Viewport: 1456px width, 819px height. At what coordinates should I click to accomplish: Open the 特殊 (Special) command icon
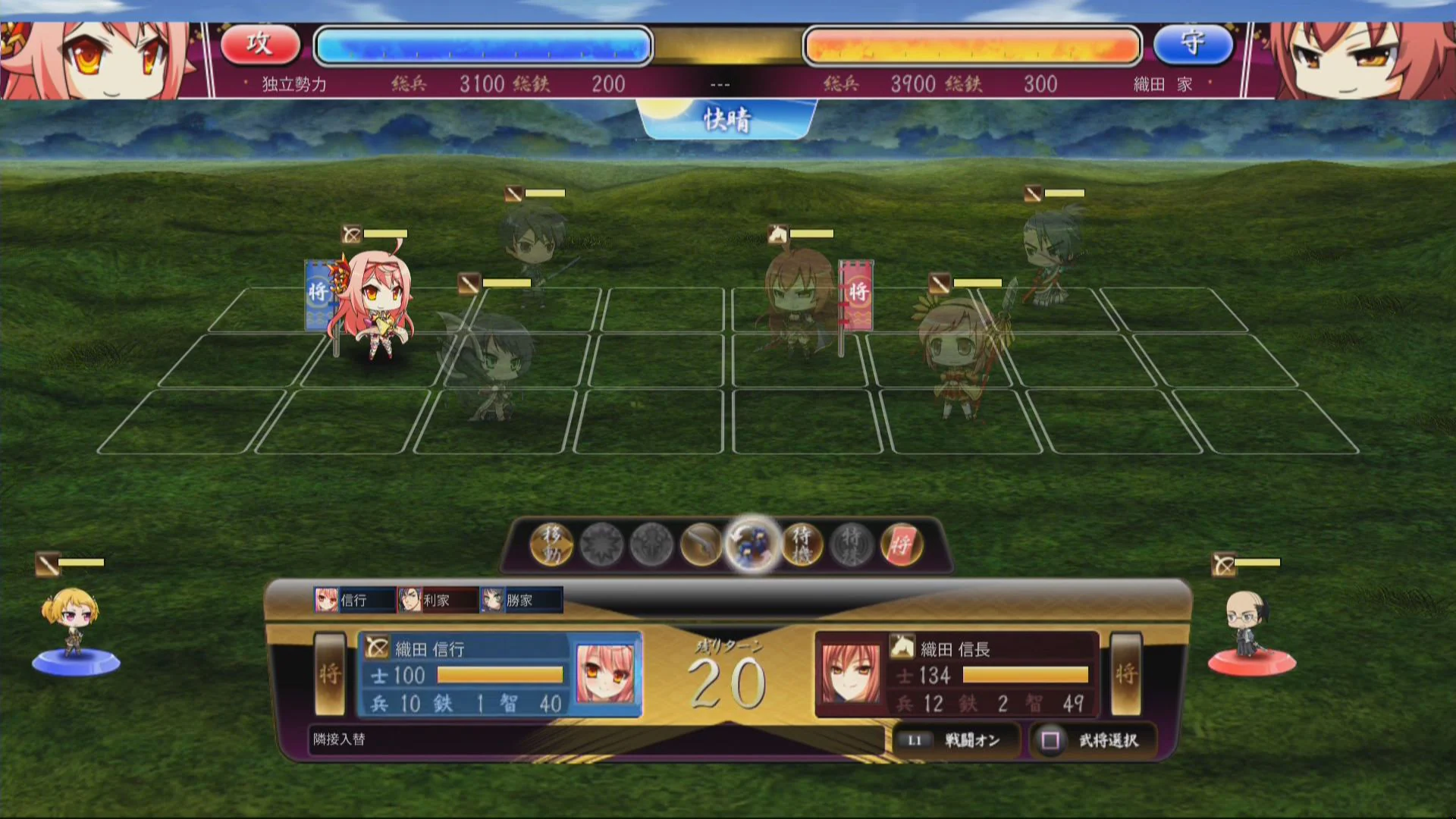853,544
